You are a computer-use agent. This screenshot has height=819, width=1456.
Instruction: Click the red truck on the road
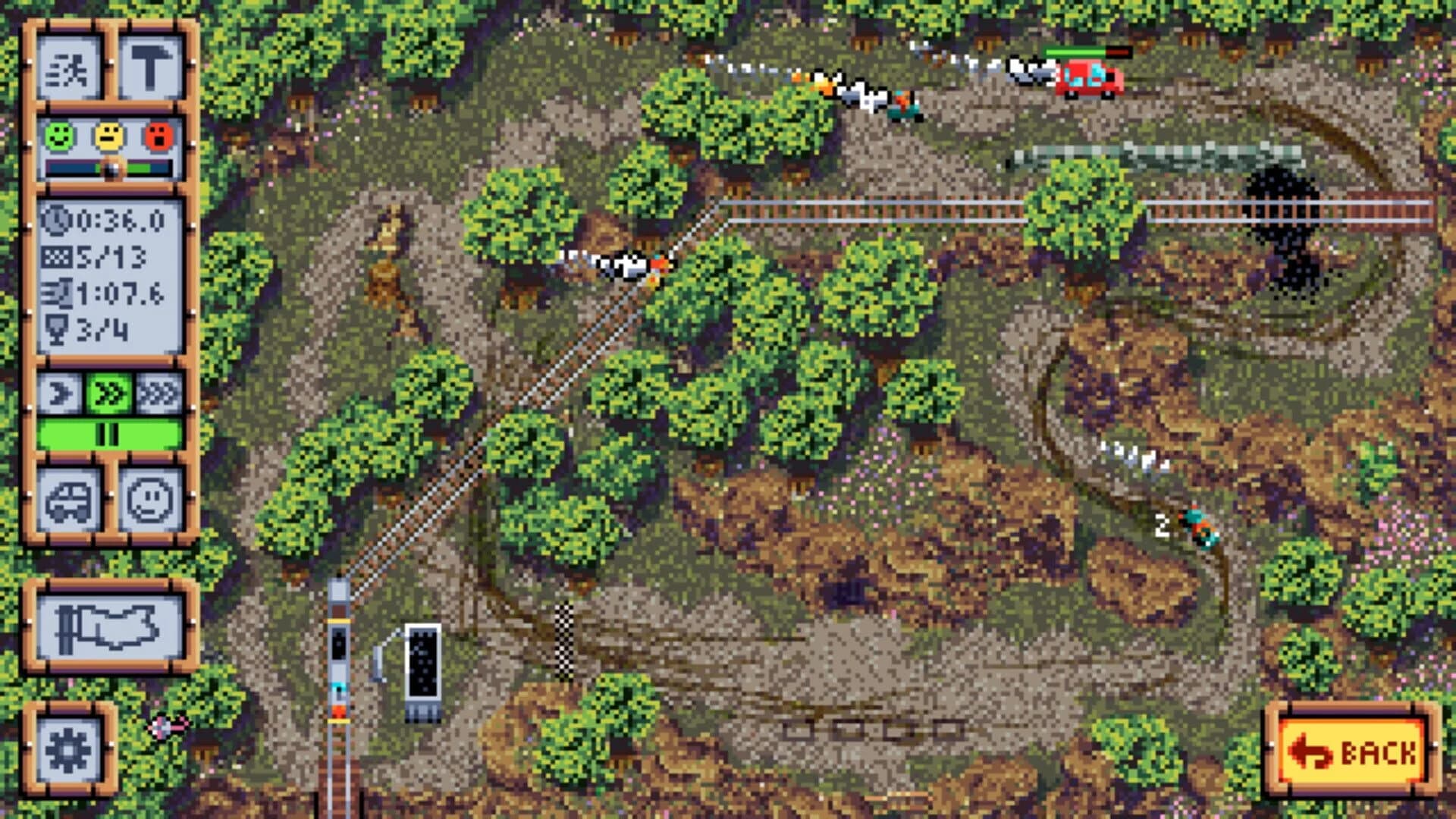coord(1088,78)
